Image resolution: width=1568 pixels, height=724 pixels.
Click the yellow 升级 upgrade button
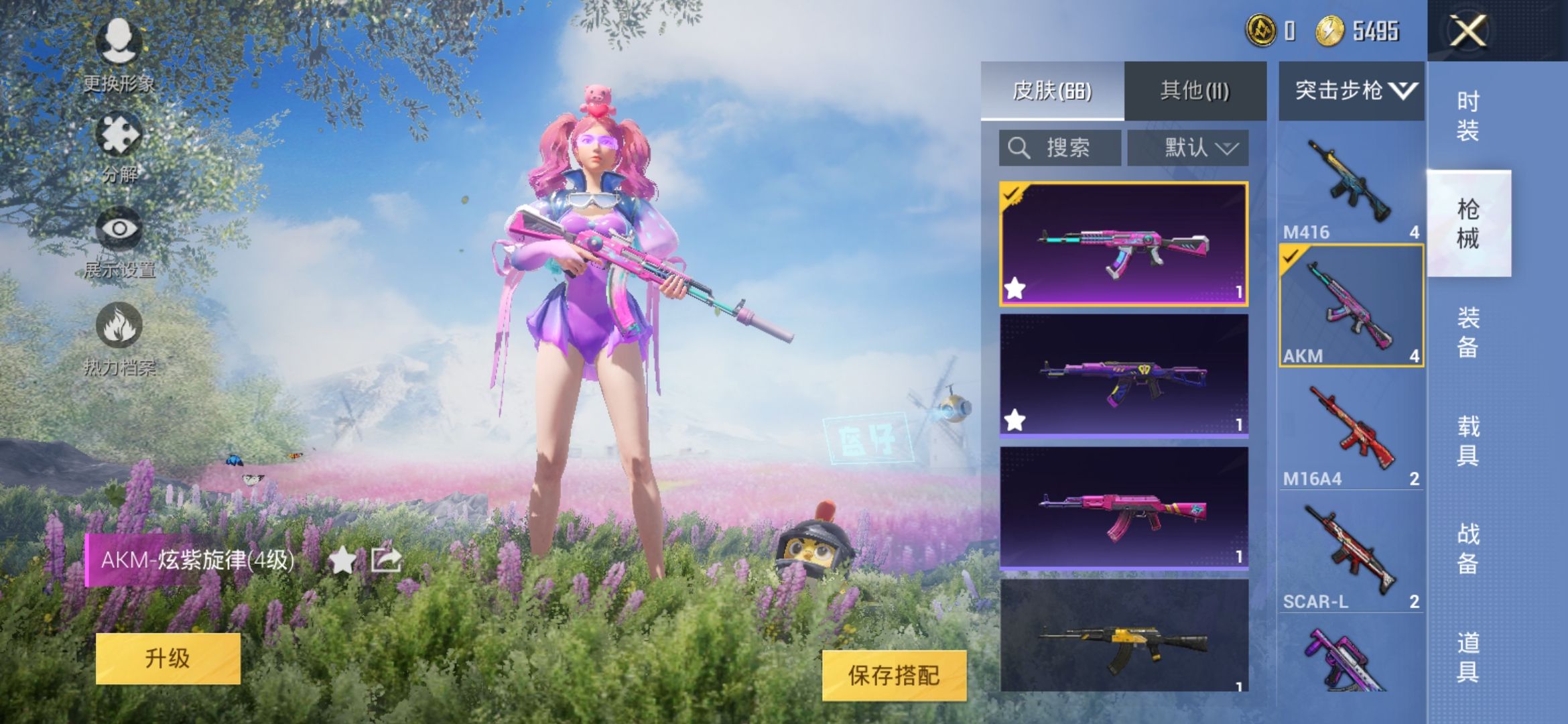(x=168, y=658)
